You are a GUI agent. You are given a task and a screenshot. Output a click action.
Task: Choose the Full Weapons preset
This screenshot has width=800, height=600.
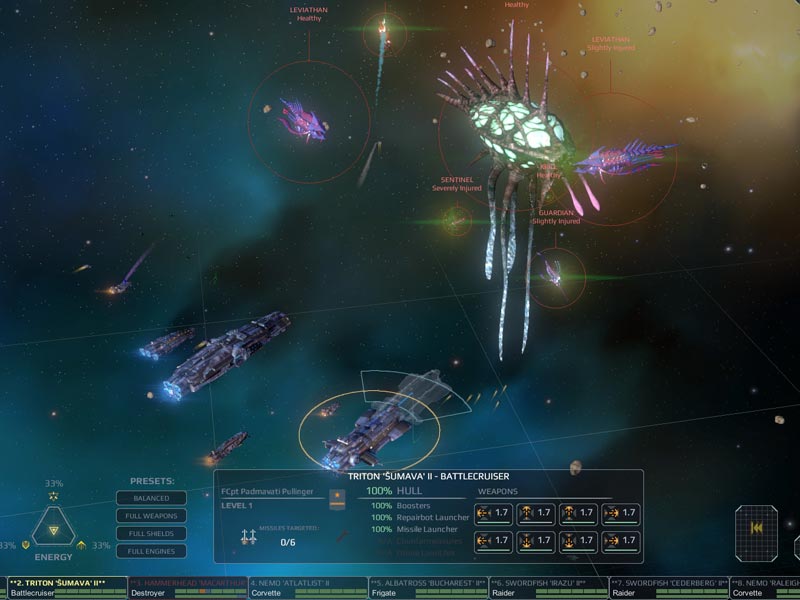151,516
